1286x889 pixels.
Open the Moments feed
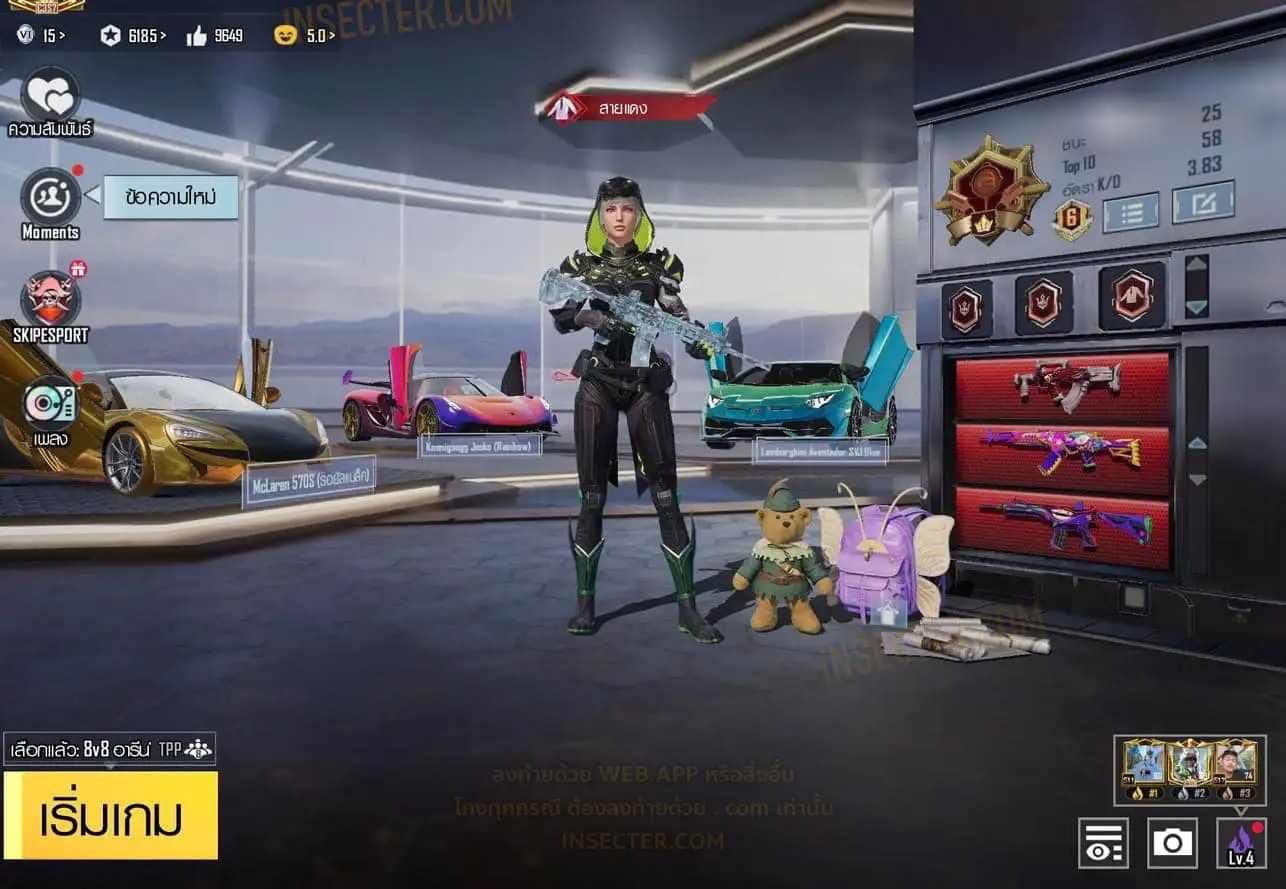(x=50, y=196)
